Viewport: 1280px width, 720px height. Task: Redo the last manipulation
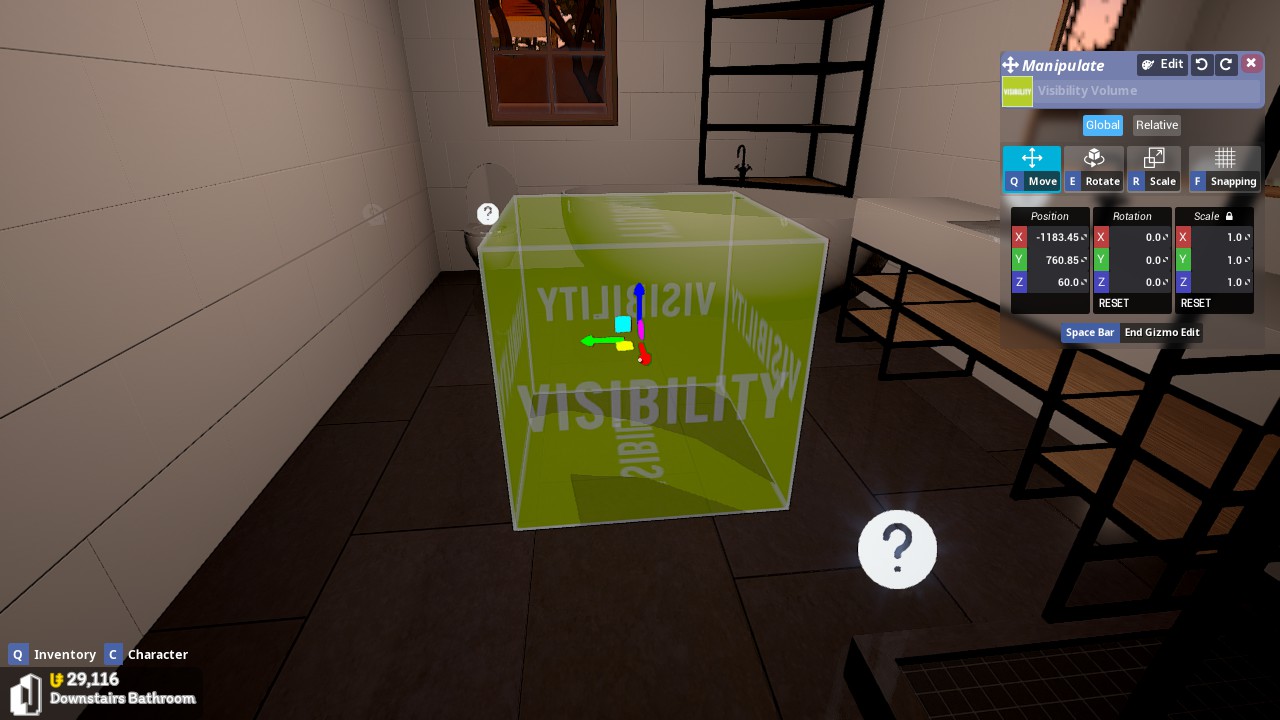pyautogui.click(x=1226, y=64)
